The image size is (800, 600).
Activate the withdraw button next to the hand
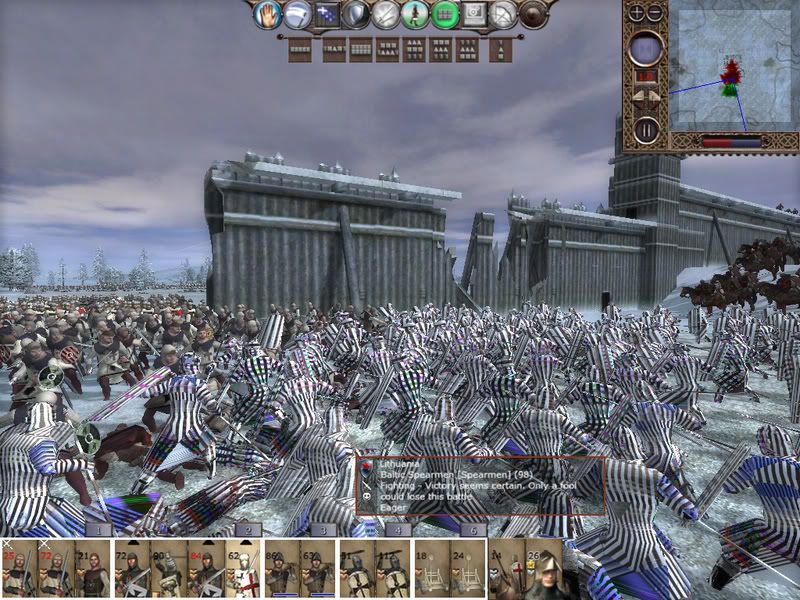coord(295,14)
